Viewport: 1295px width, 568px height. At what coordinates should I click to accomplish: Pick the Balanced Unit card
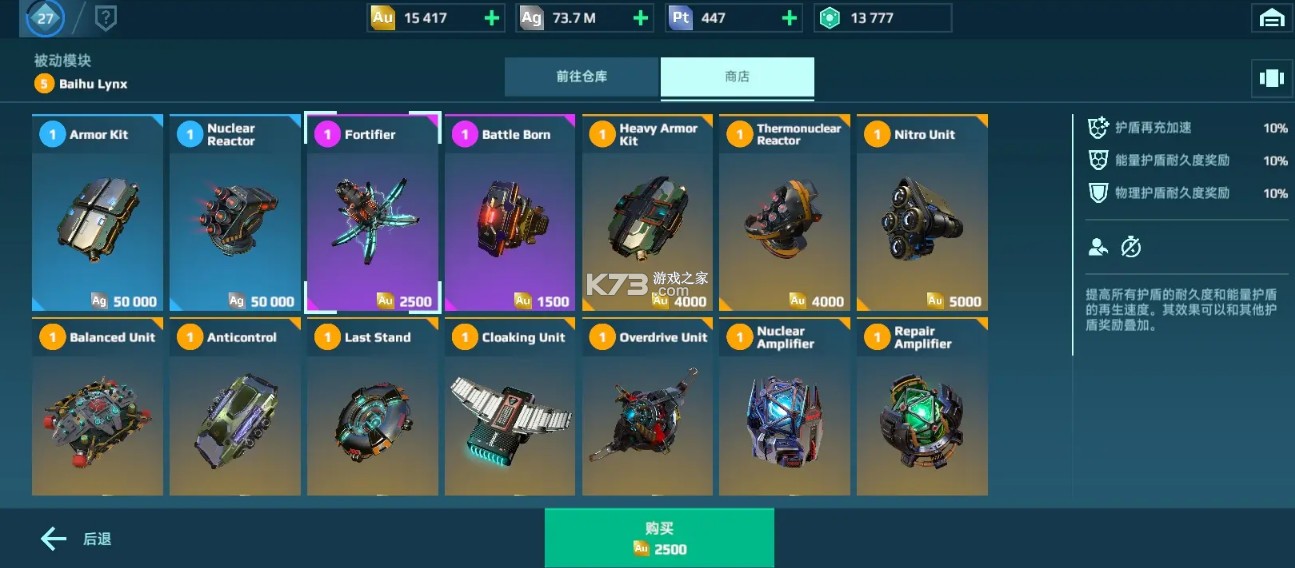coord(97,408)
